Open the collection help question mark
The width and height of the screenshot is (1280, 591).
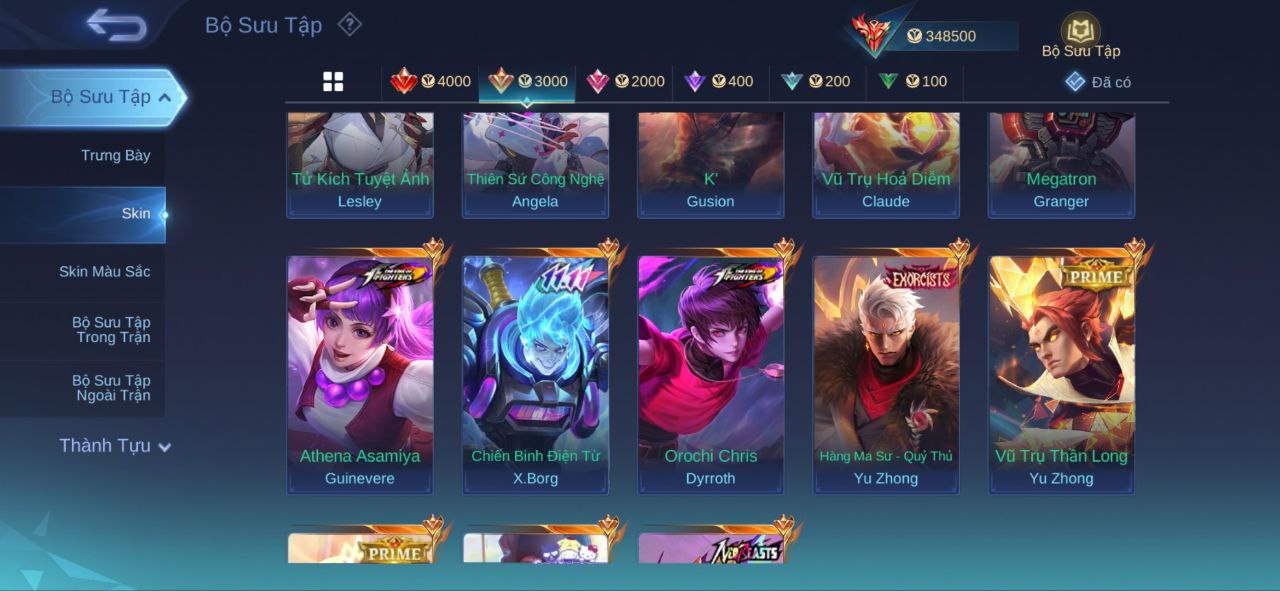pos(349,24)
